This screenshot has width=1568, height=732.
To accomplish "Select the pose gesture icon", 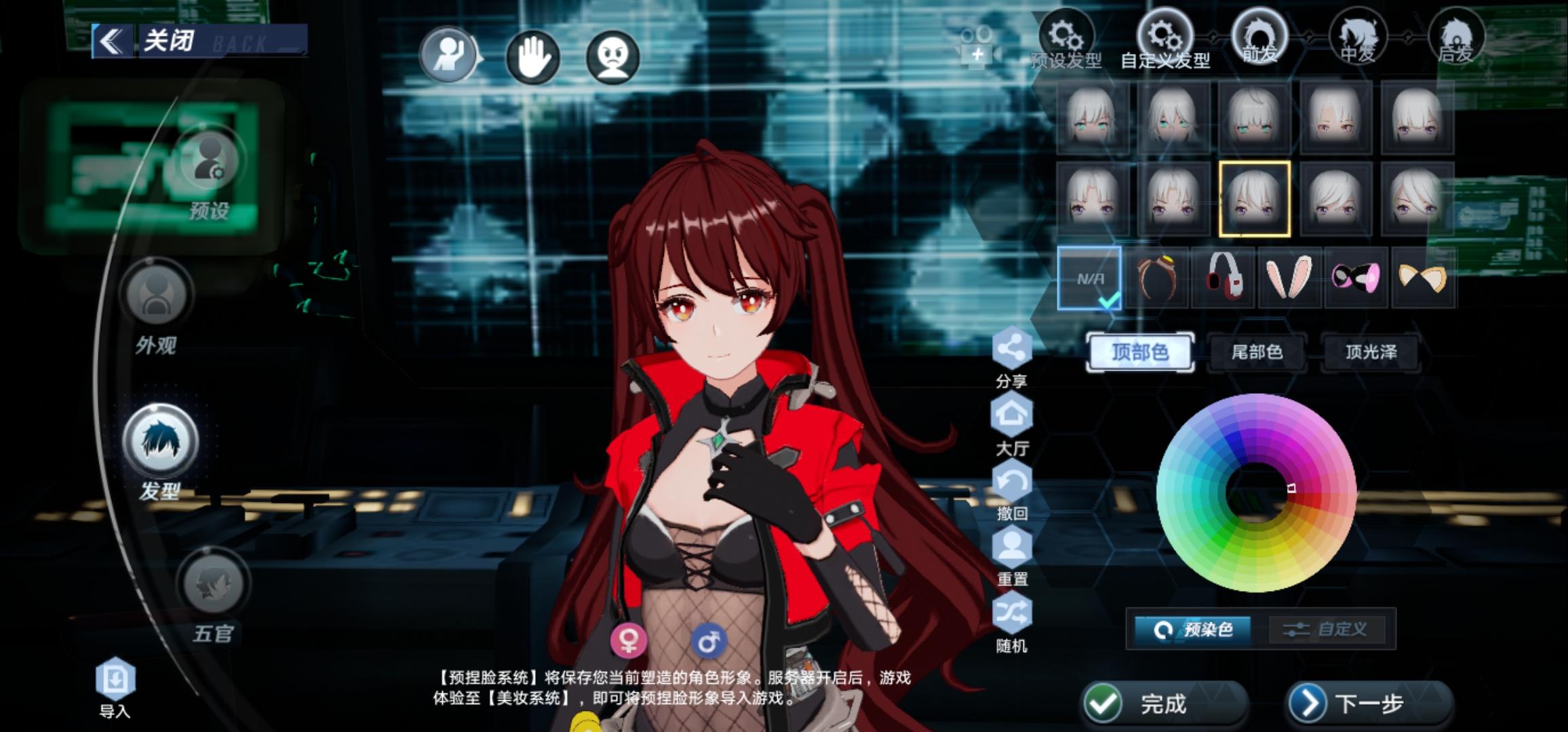I will pos(448,58).
